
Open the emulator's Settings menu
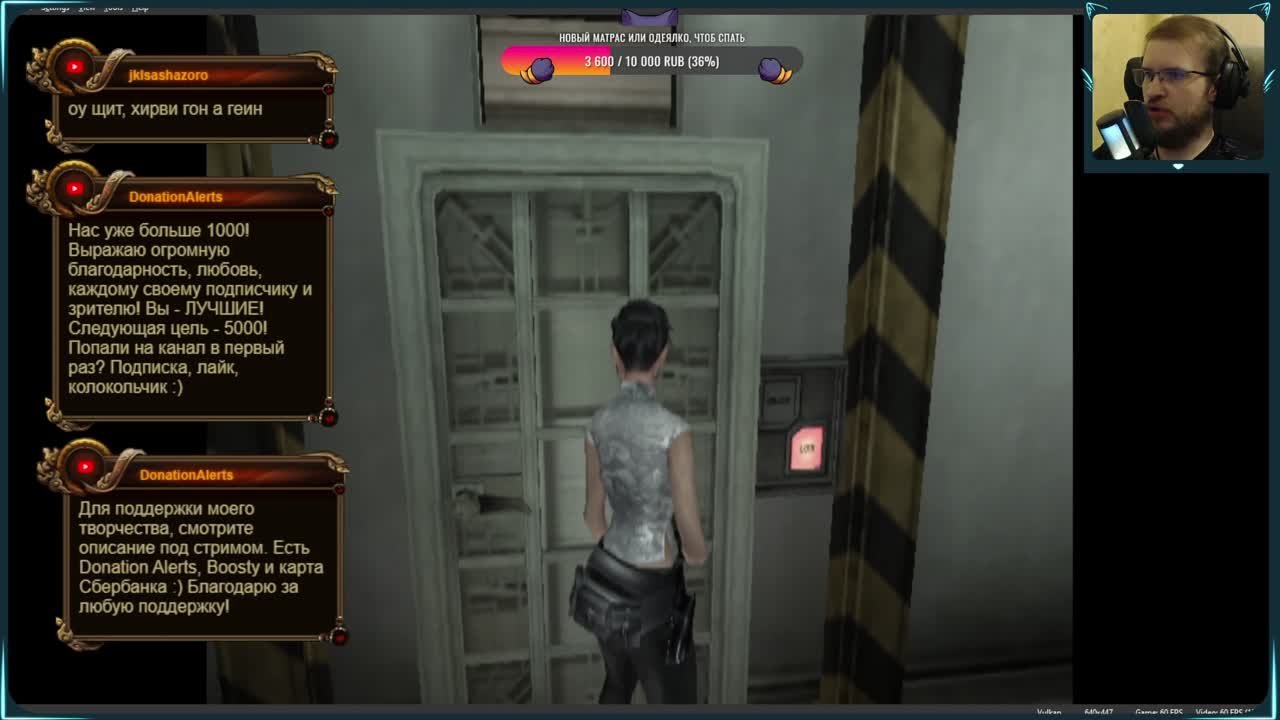click(x=55, y=7)
